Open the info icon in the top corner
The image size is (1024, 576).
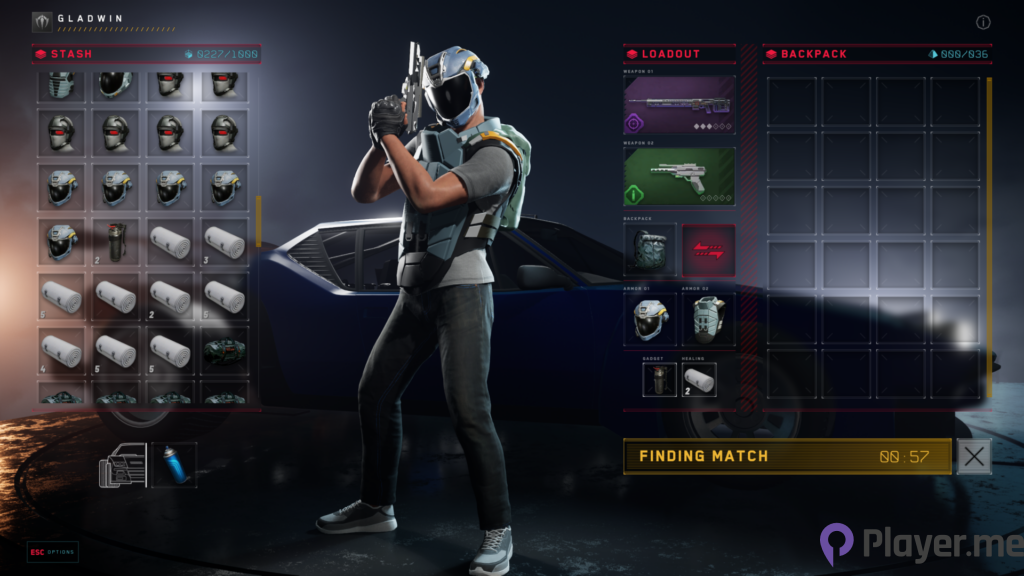pyautogui.click(x=983, y=22)
